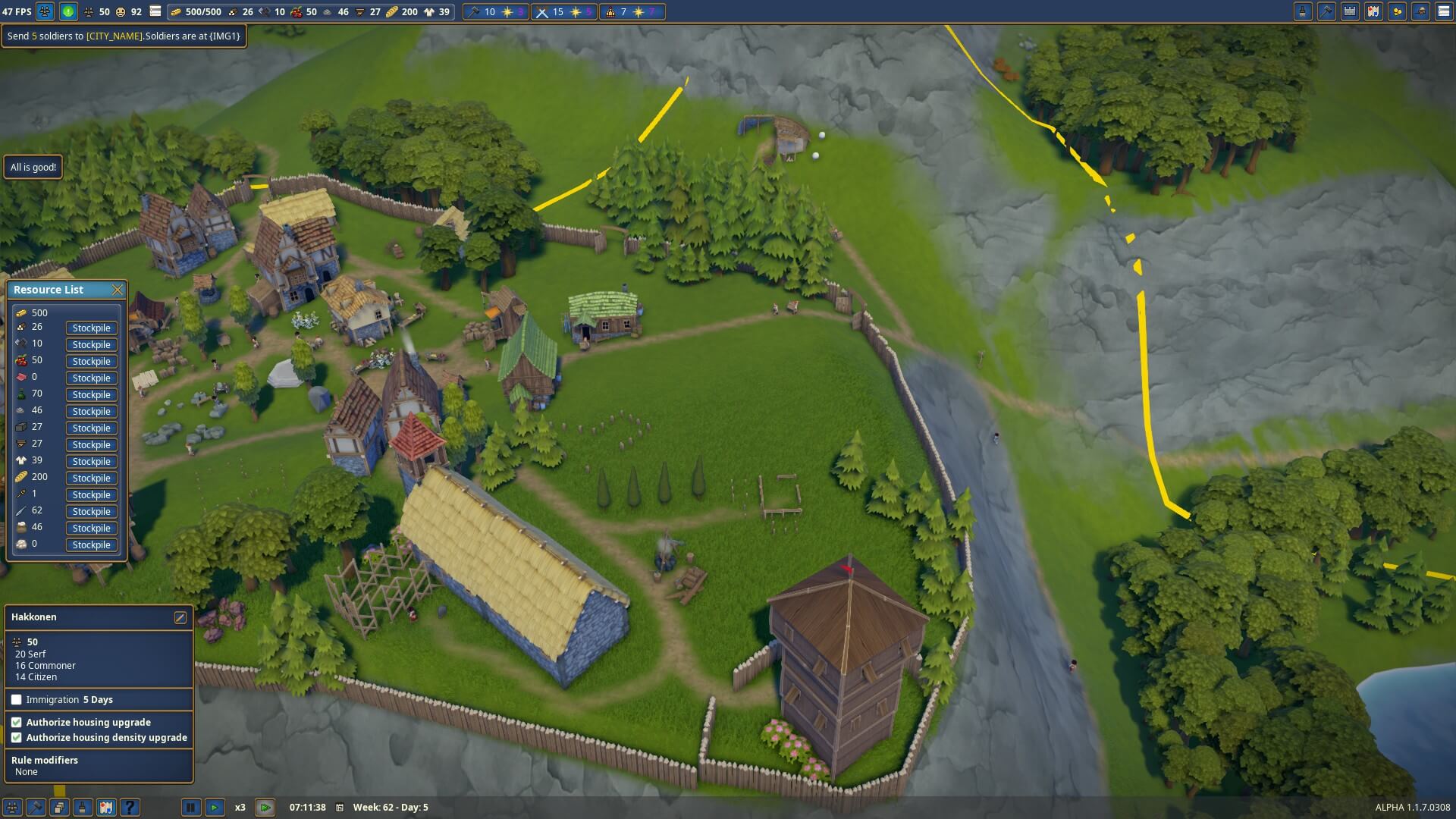1456x819 pixels.
Task: Open the map icon in bottom toolbar
Action: pyautogui.click(x=106, y=808)
